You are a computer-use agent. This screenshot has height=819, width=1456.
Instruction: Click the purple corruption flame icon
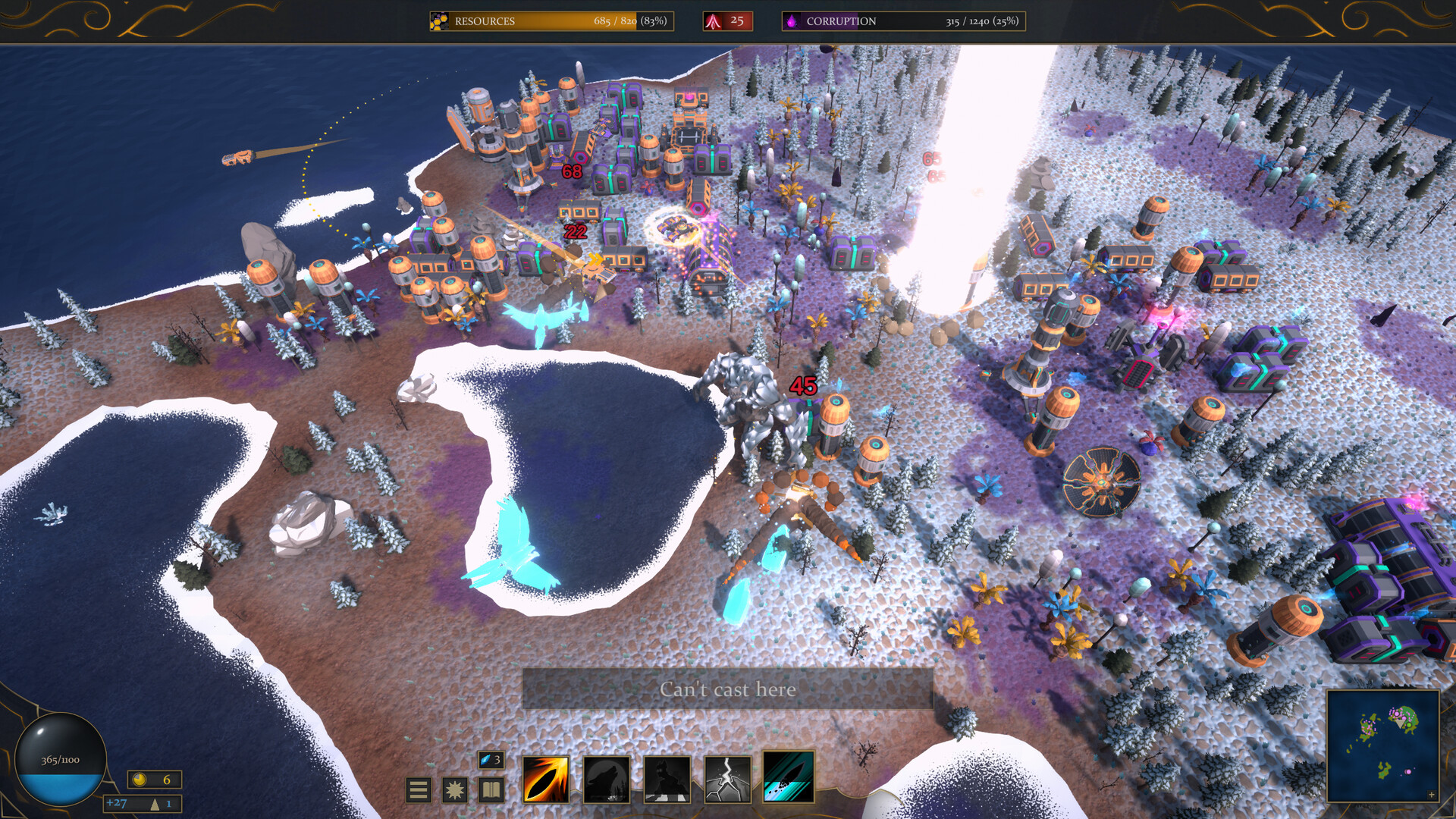792,20
